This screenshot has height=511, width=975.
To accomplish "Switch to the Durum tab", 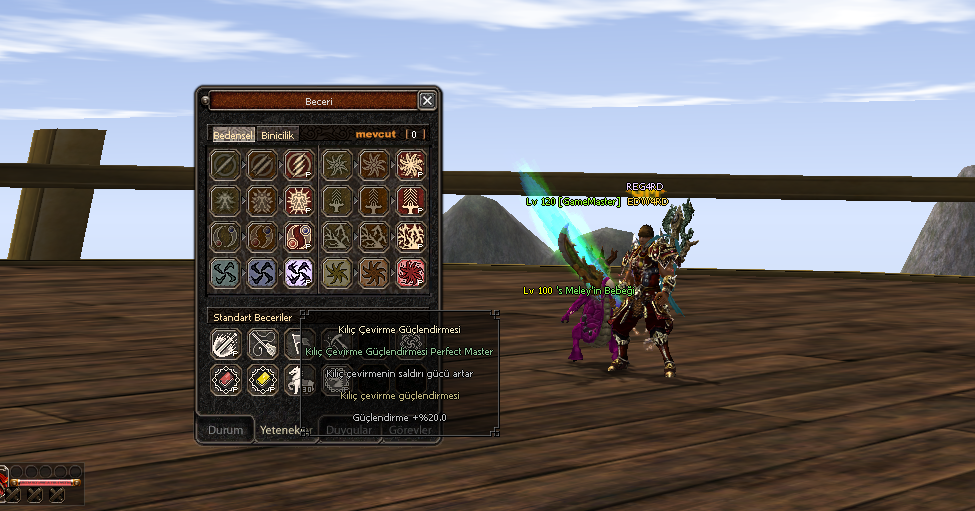I will pos(225,430).
